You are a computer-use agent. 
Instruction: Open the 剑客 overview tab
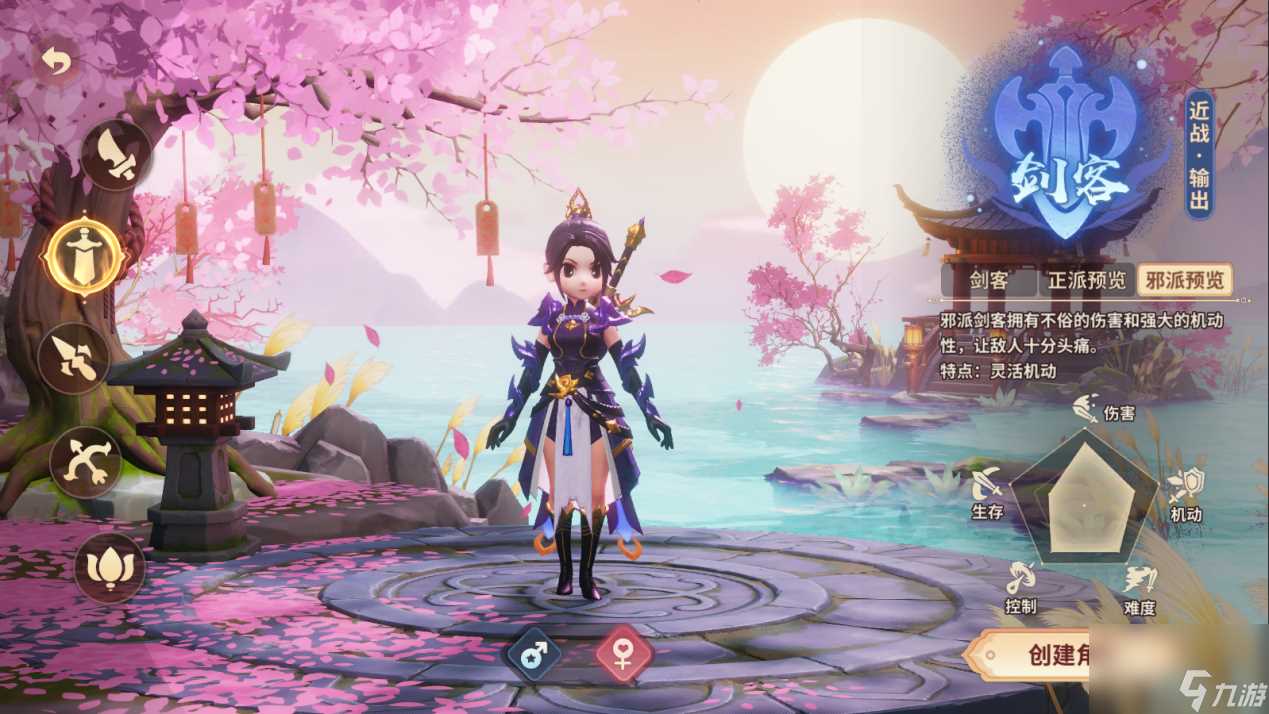pos(989,280)
